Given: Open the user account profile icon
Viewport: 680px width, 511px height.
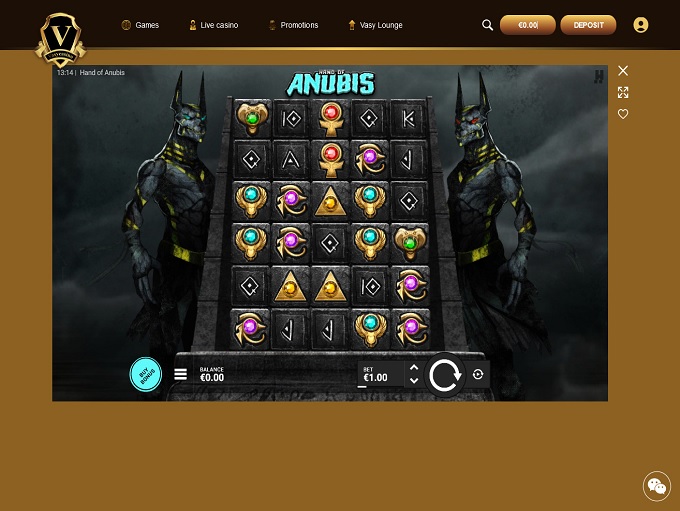Looking at the screenshot, I should pyautogui.click(x=641, y=25).
